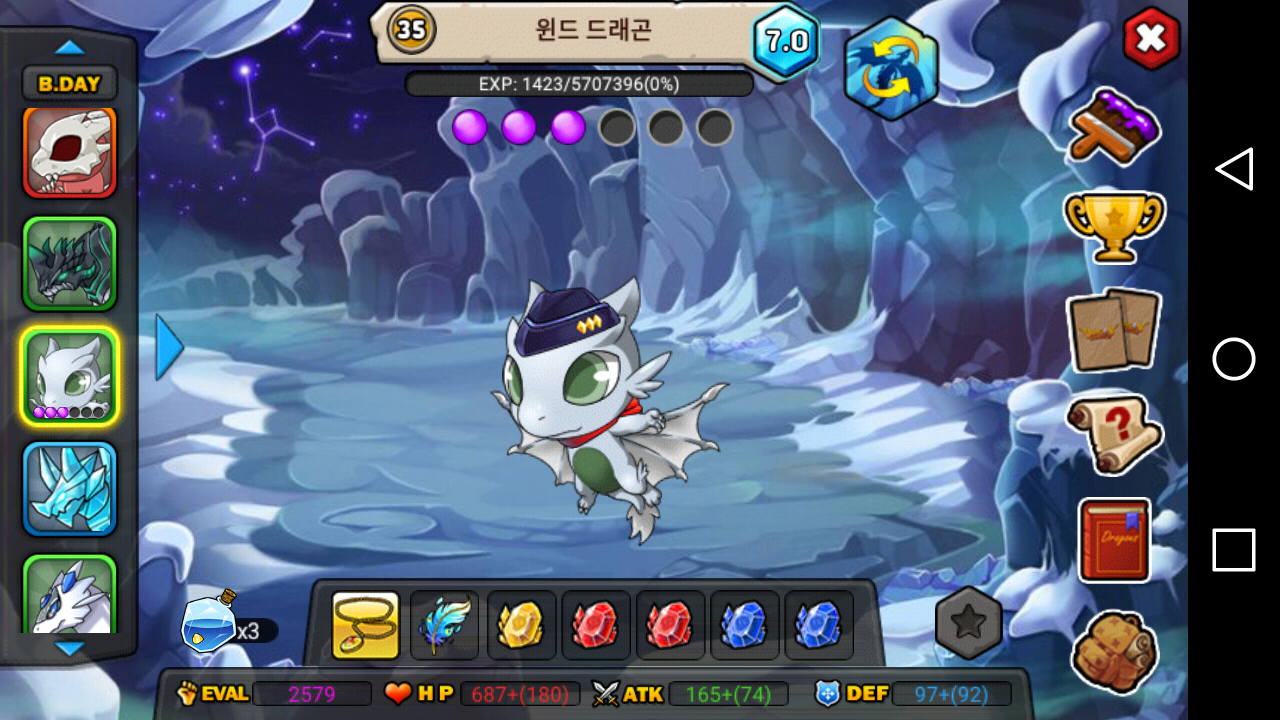Open the dragon cards menu

coord(1113,329)
